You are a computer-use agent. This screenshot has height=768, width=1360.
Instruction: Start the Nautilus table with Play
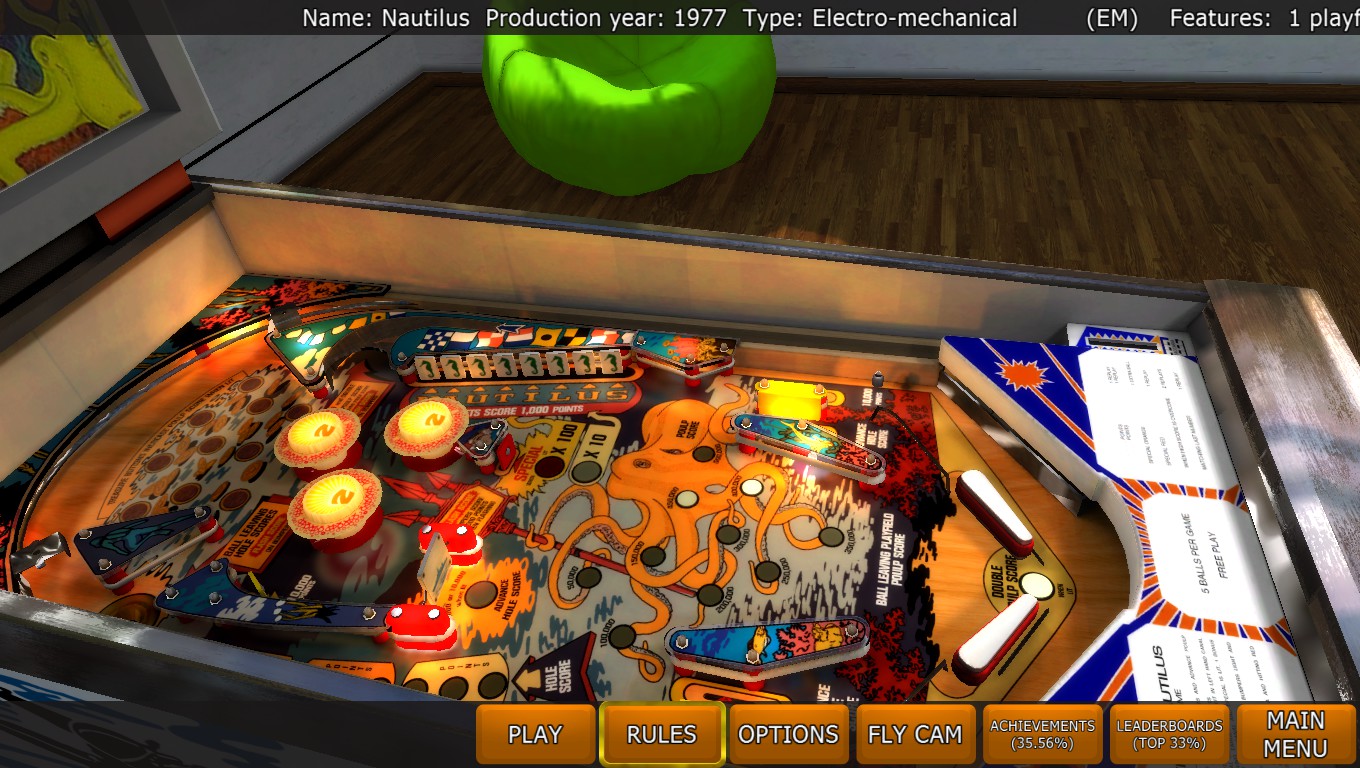click(x=535, y=735)
